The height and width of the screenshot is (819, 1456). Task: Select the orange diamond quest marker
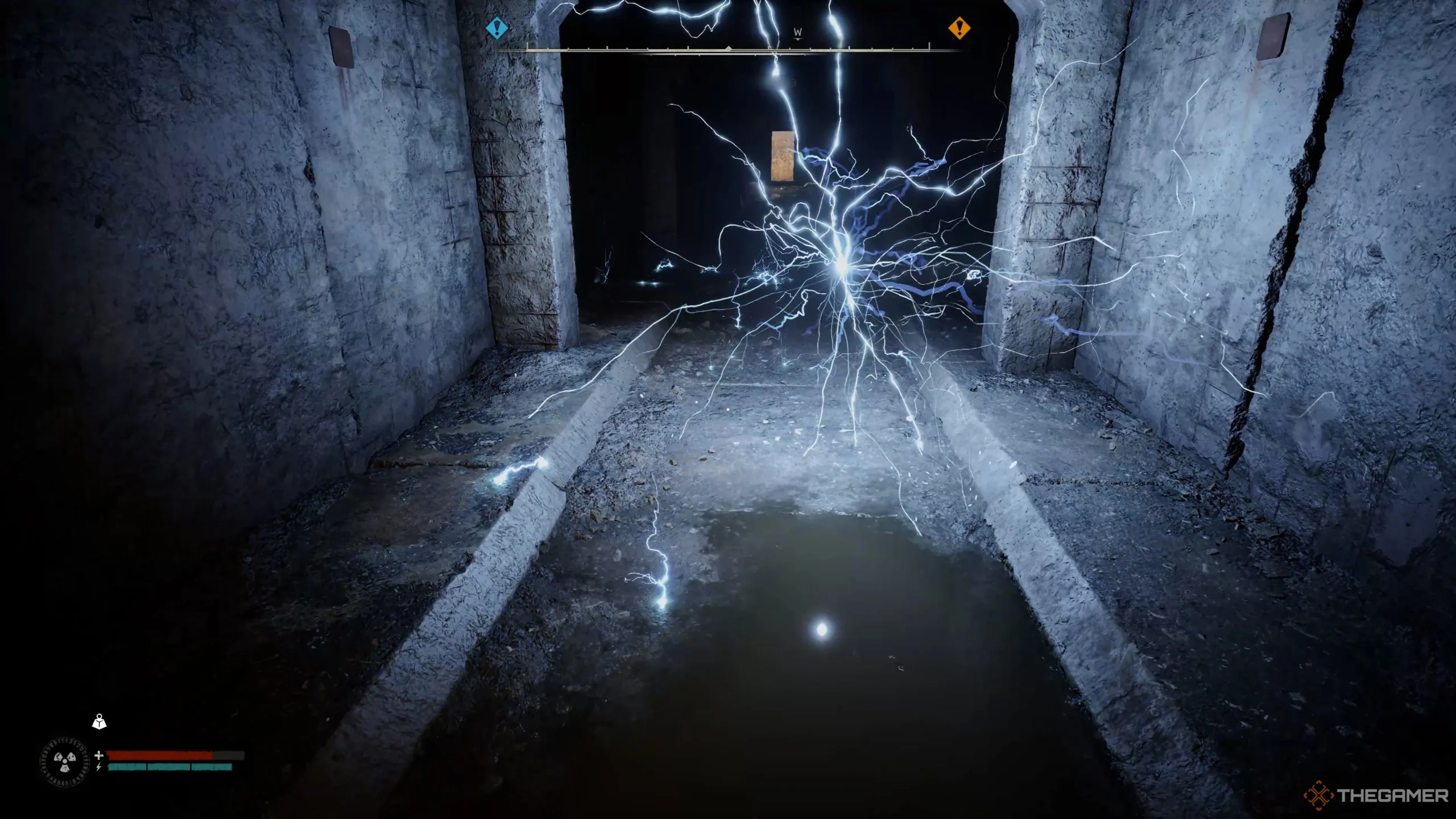[959, 27]
